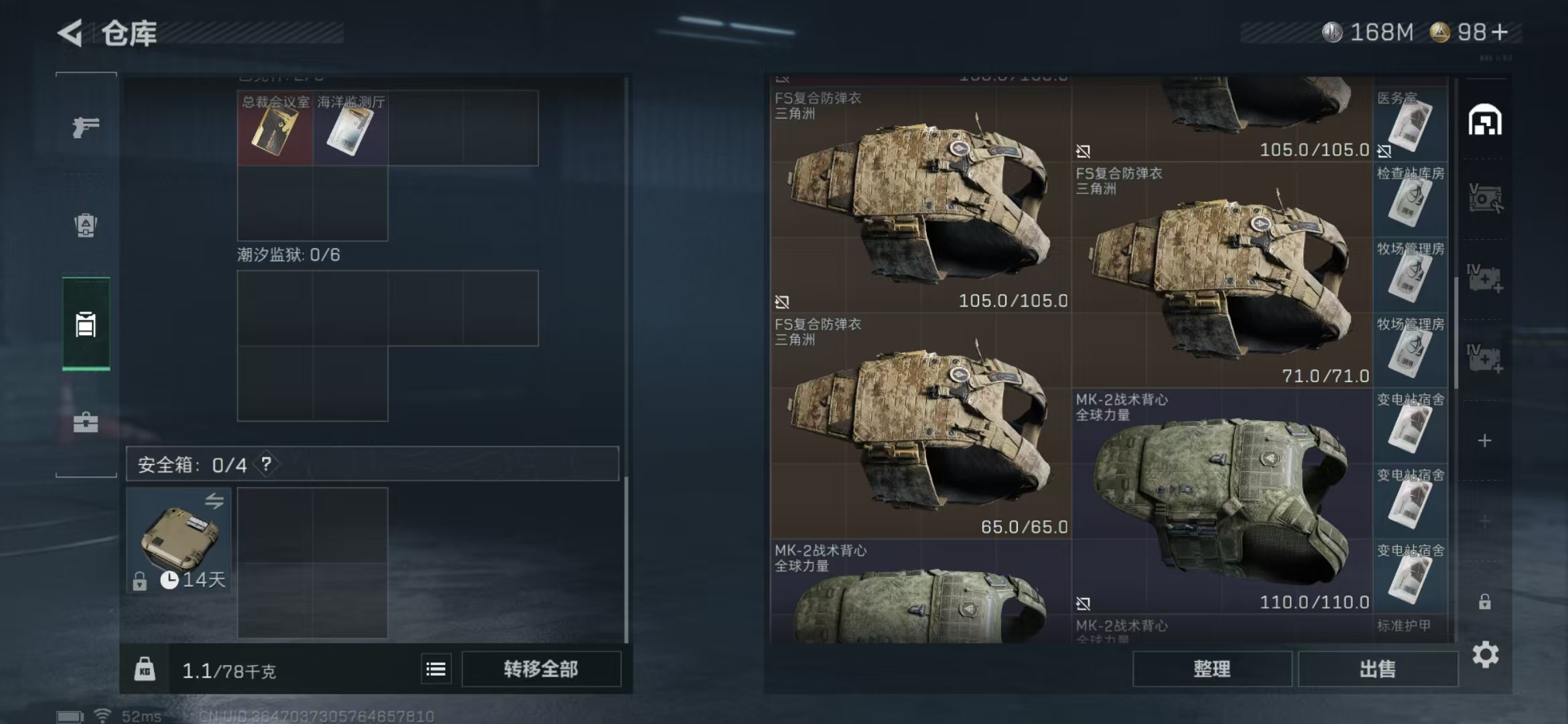This screenshot has width=1568, height=724.
Task: Click the 转移全部 button
Action: click(x=541, y=669)
